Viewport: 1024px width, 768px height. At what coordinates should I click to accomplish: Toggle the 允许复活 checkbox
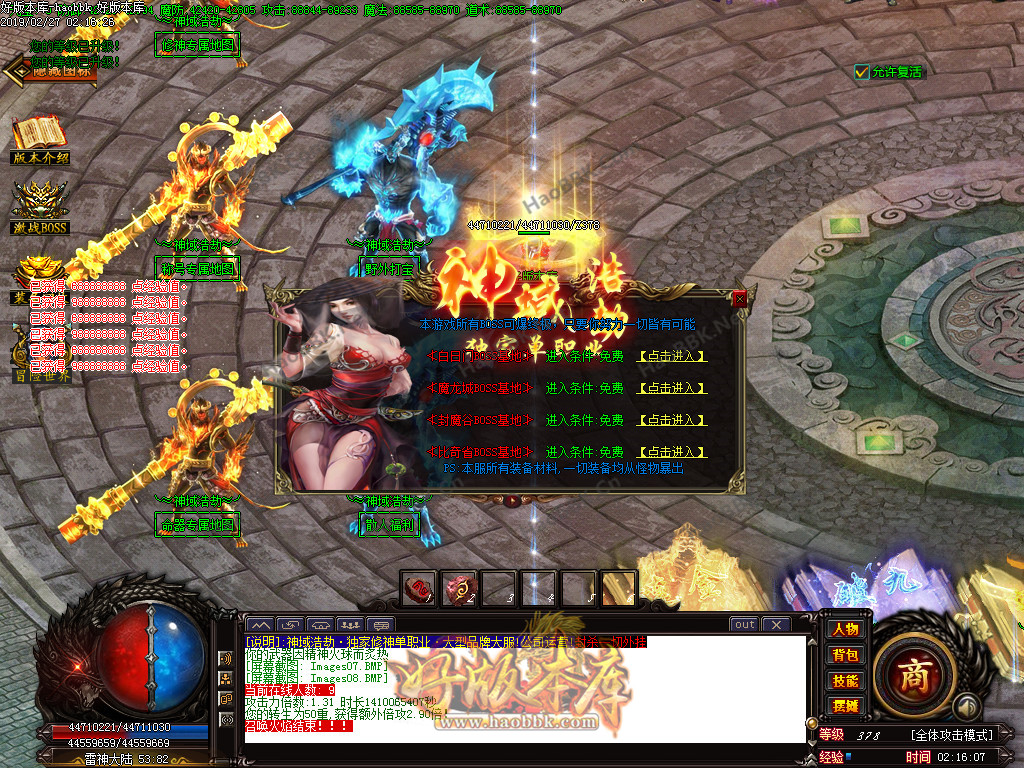pyautogui.click(x=862, y=72)
